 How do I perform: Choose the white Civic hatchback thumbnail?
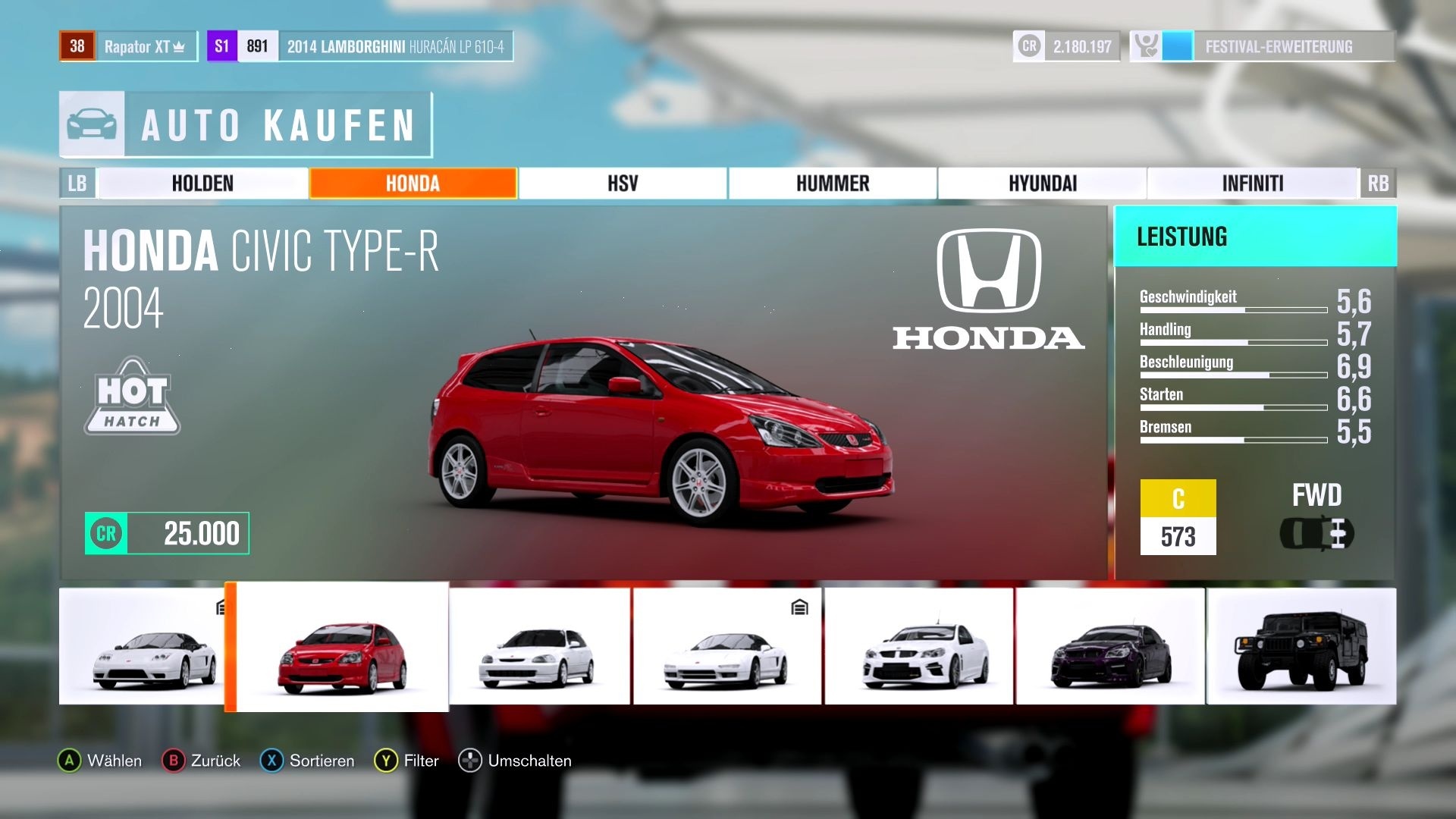539,648
